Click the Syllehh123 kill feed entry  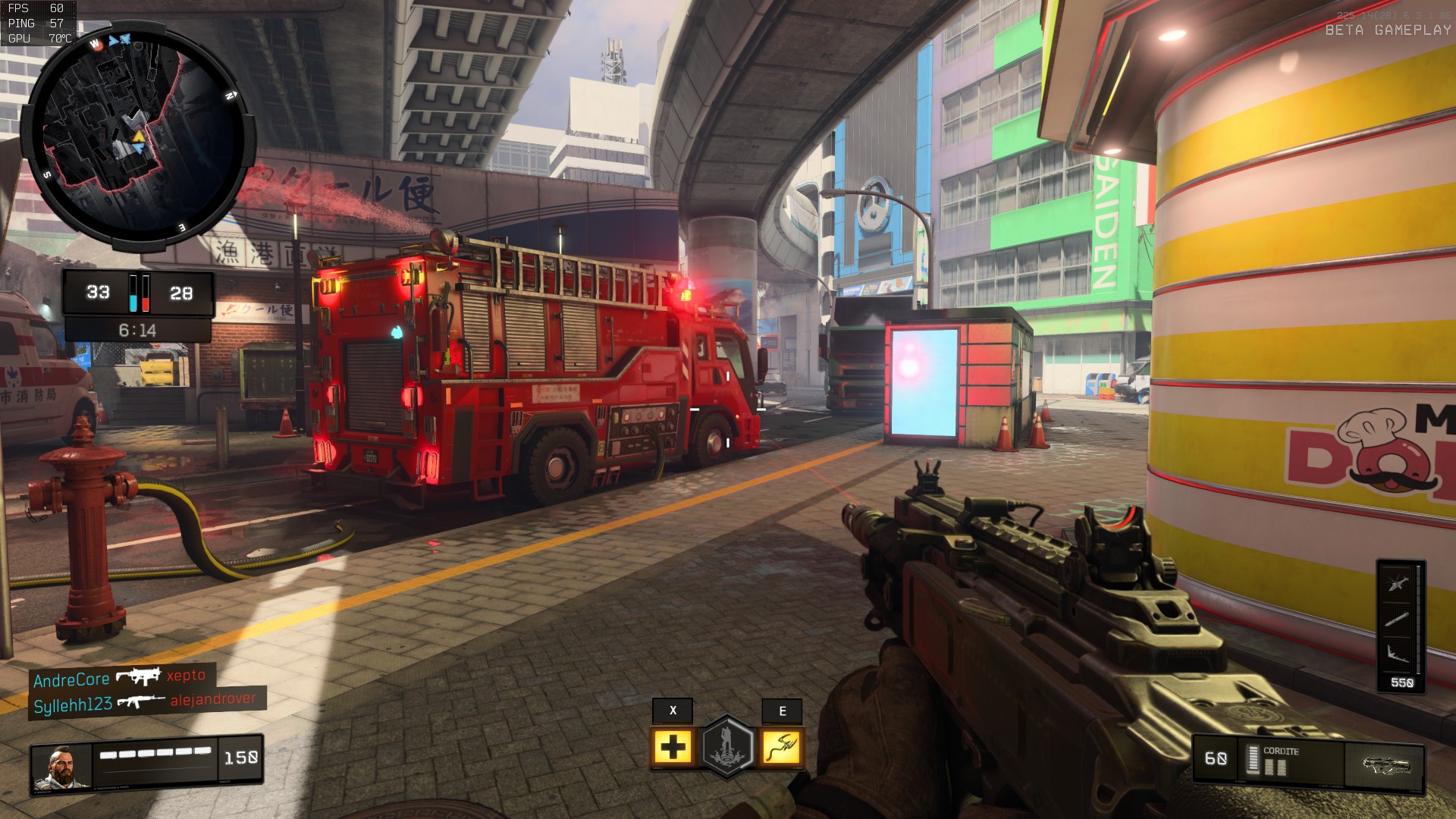[144, 703]
